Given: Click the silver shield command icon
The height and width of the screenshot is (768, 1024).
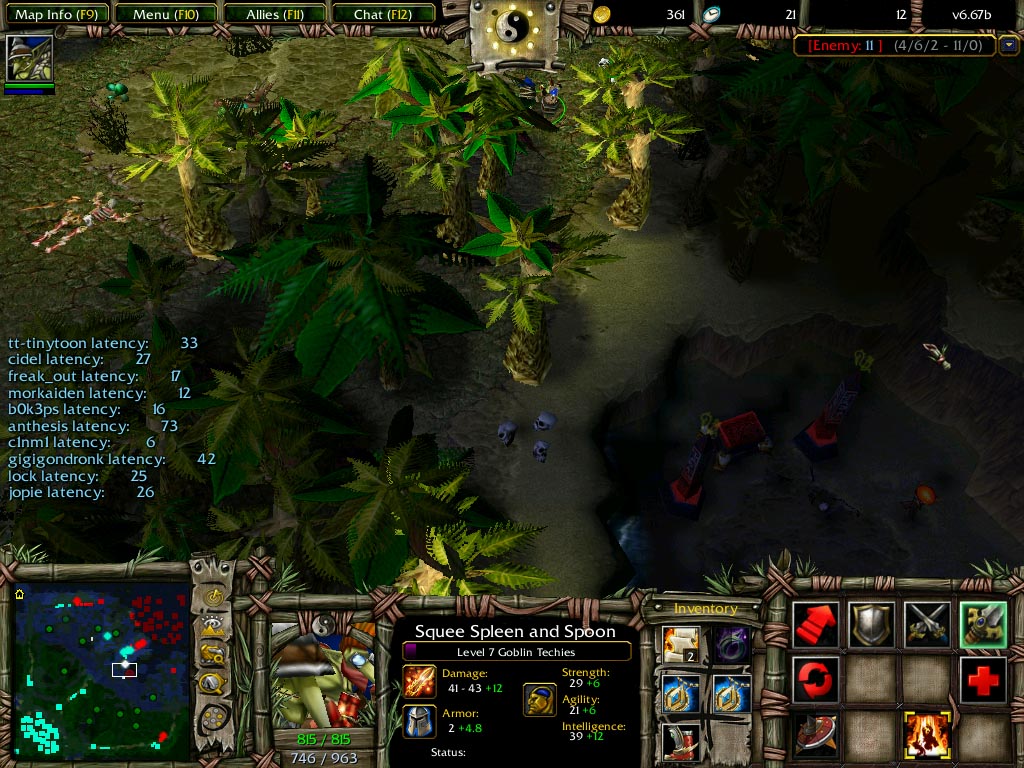Looking at the screenshot, I should click(871, 625).
